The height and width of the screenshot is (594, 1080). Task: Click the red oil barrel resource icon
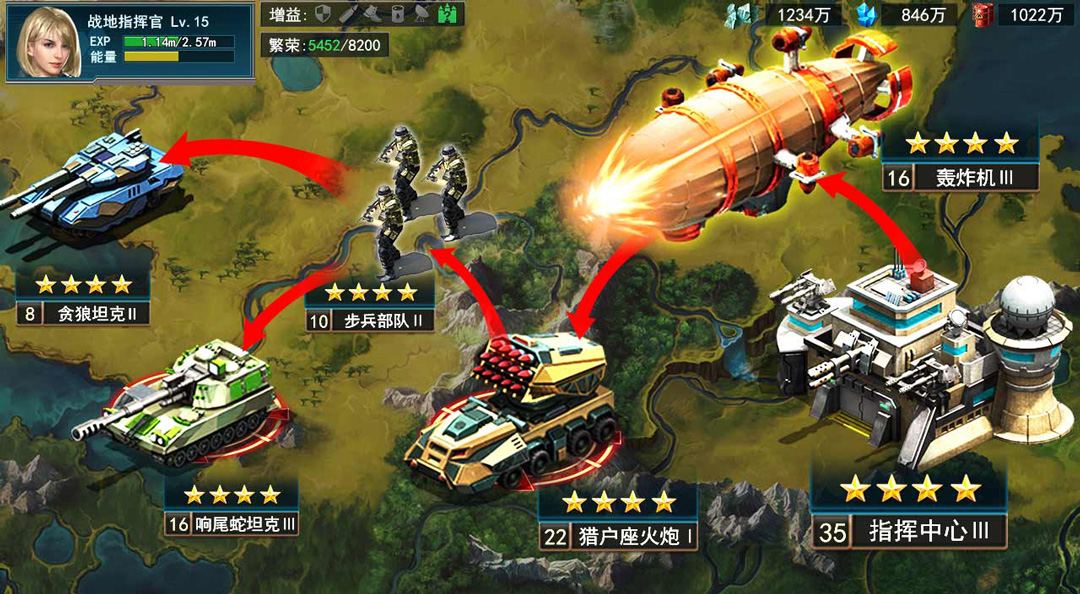pos(982,14)
